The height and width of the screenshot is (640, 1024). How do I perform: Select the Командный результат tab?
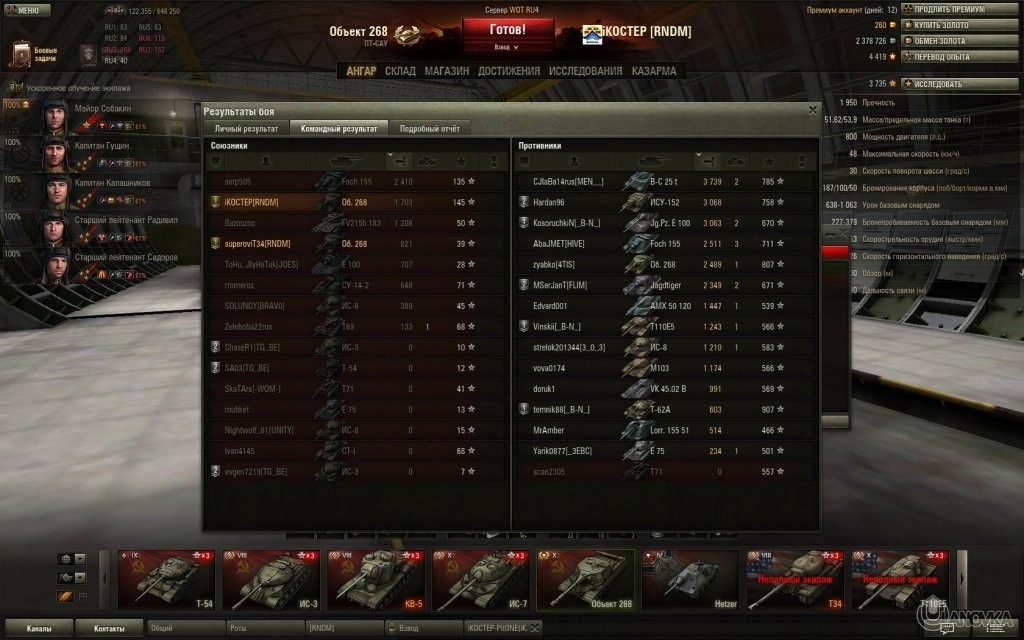click(338, 128)
